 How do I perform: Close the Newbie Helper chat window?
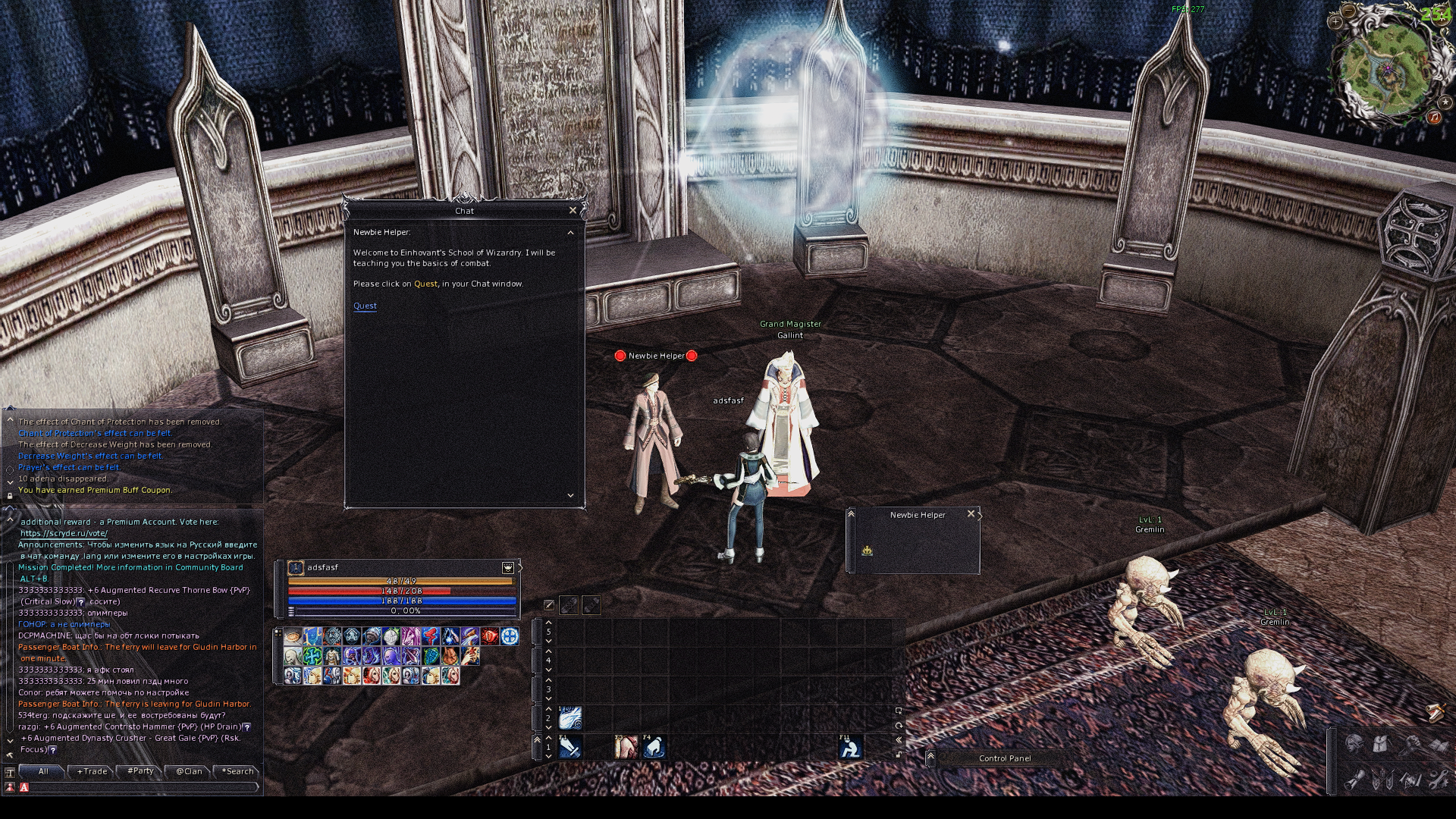(573, 210)
